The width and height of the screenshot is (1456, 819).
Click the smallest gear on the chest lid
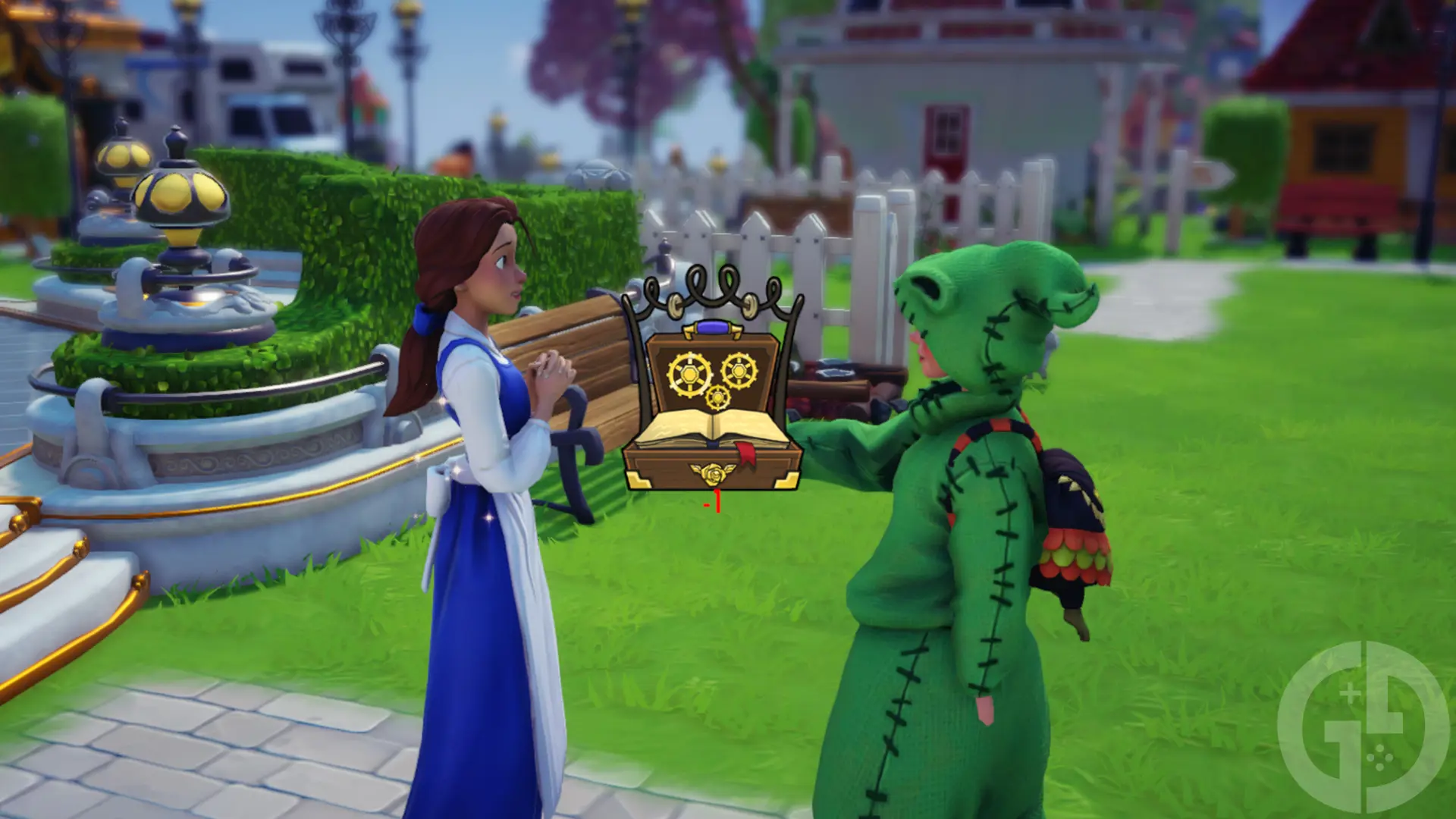[x=717, y=396]
